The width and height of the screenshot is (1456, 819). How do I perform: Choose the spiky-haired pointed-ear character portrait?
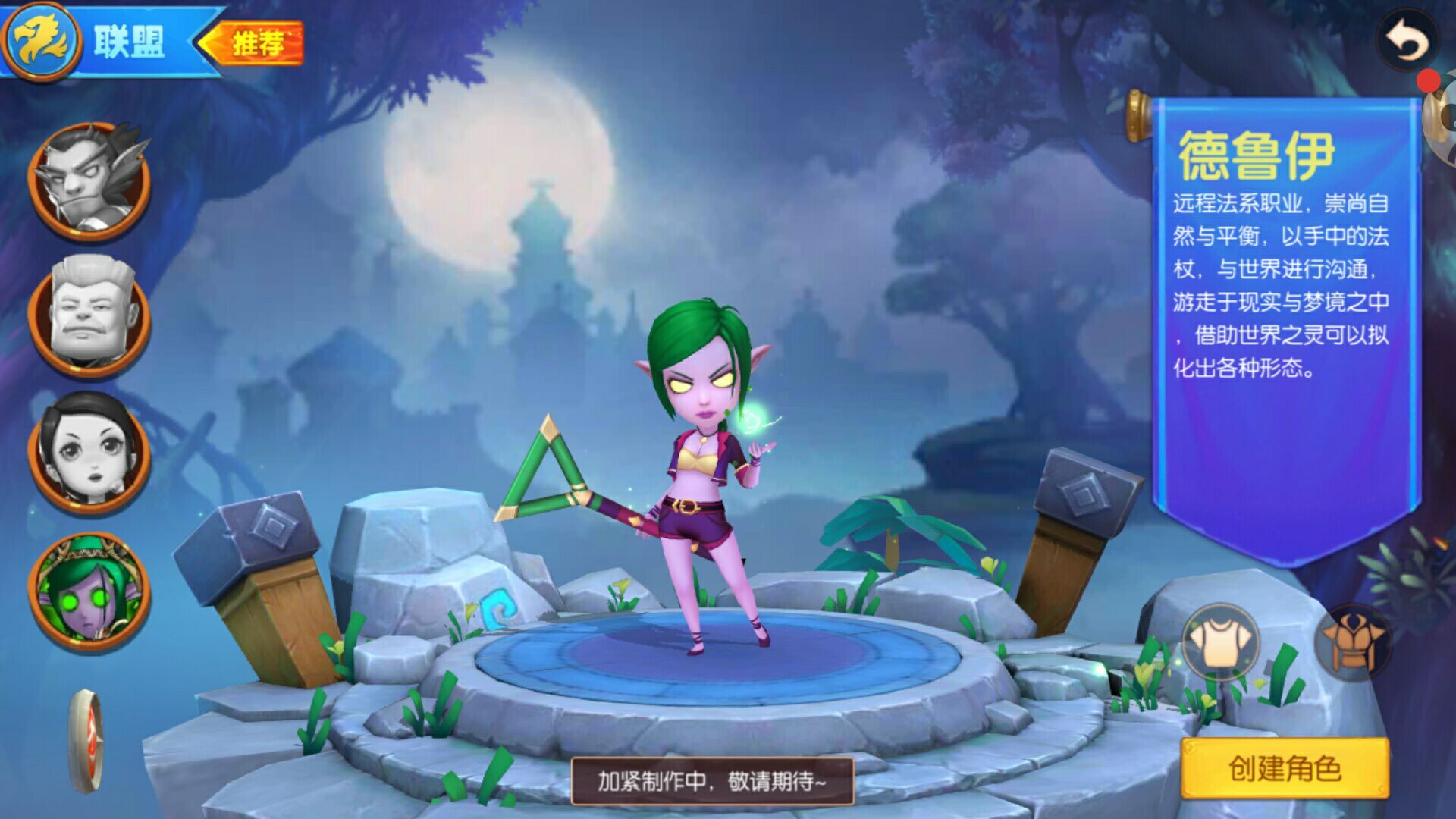[89, 180]
